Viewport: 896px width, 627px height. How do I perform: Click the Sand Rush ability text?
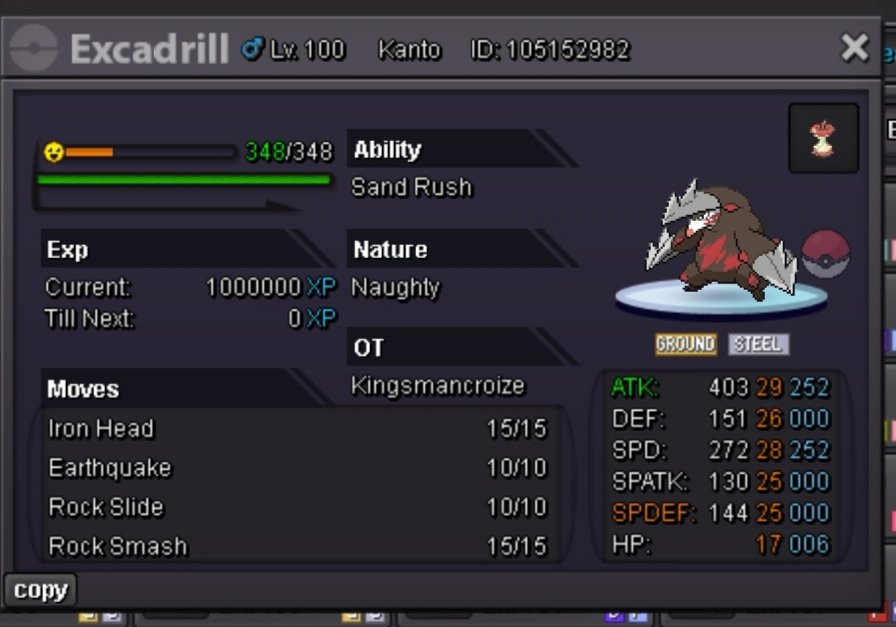click(411, 187)
